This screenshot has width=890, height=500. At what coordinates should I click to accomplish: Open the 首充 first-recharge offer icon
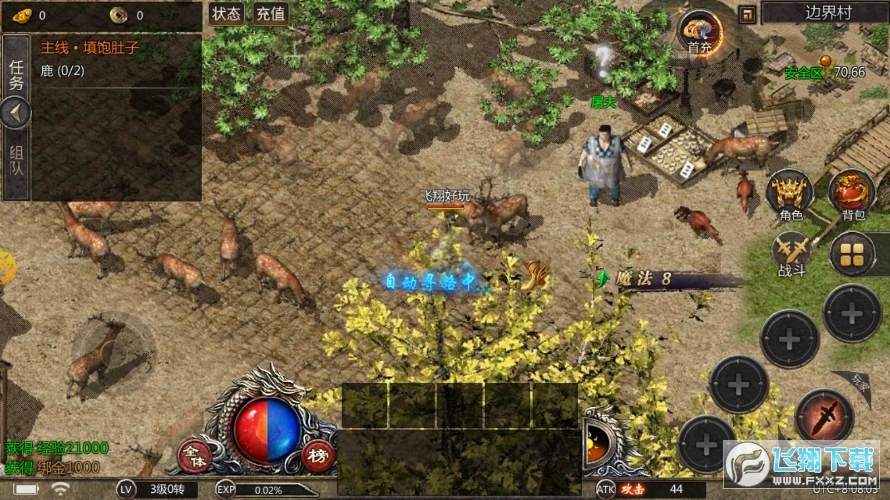pyautogui.click(x=699, y=32)
